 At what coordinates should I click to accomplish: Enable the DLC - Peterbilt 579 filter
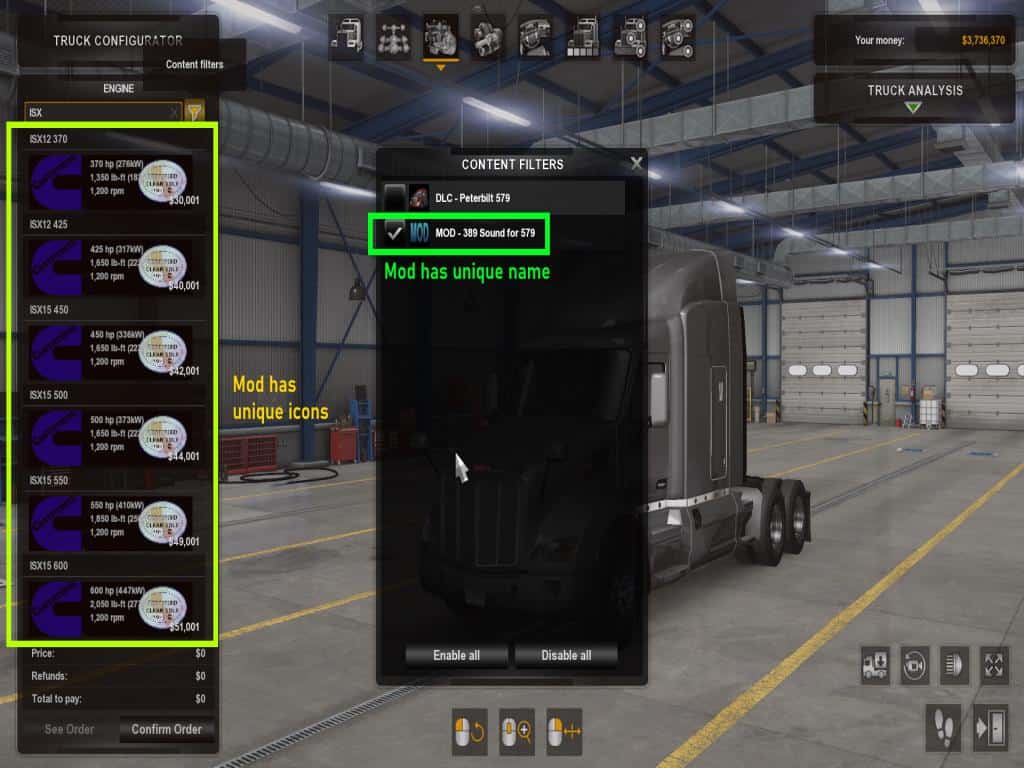tap(395, 198)
